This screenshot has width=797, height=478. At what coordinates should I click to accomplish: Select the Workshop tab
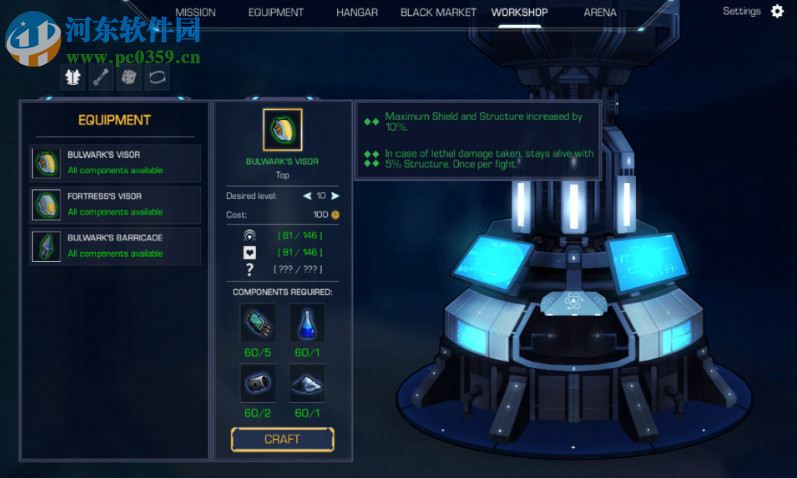tap(519, 13)
